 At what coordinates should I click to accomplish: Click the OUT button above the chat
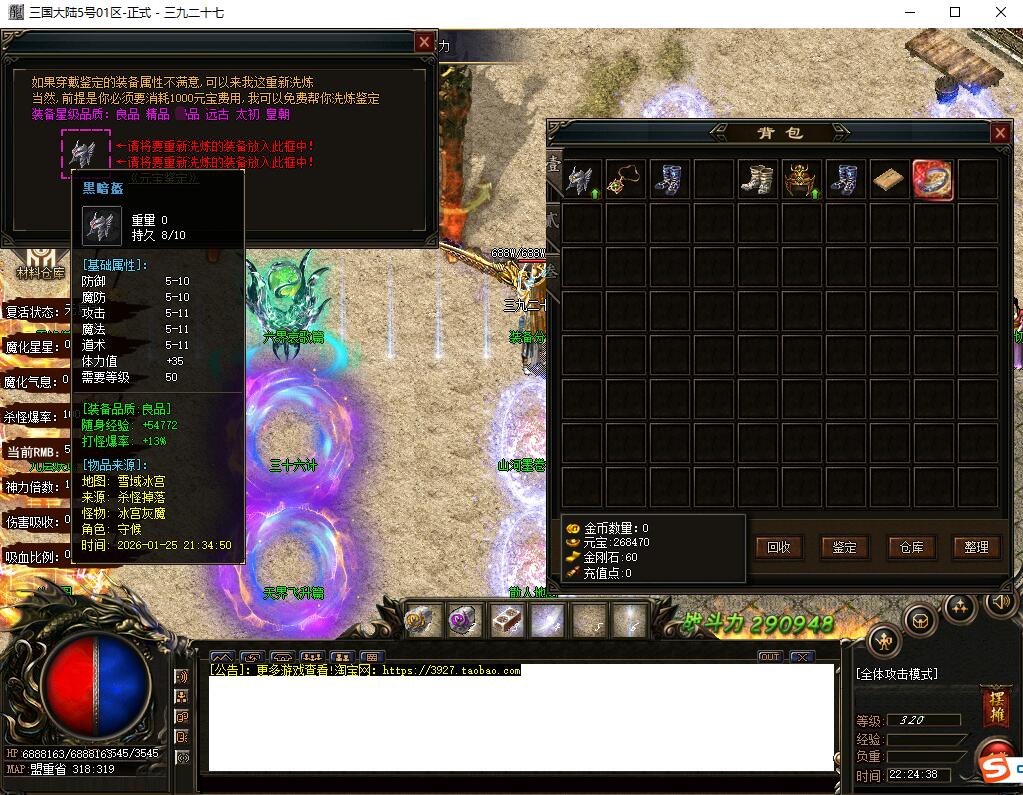[x=769, y=657]
